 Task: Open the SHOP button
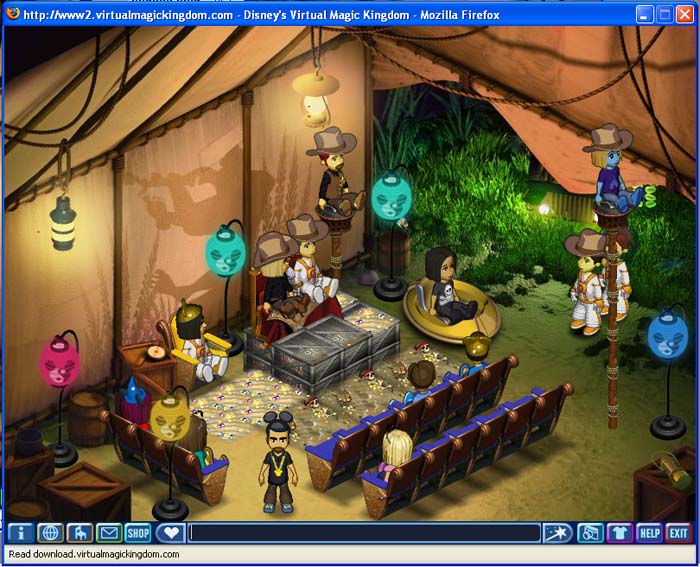point(138,533)
